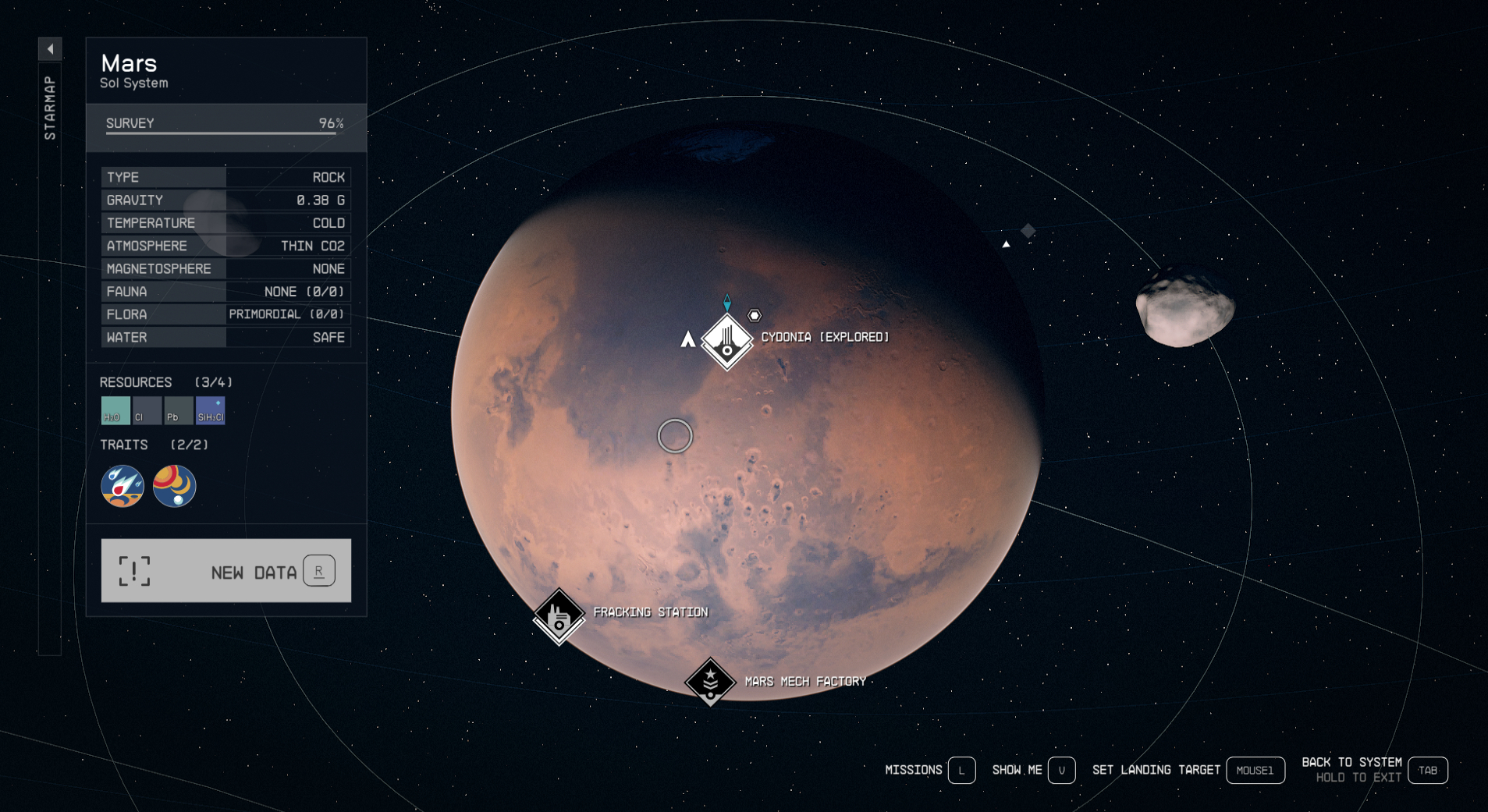Collapse the Starmap sidebar with the left arrow
Image resolution: width=1488 pixels, height=812 pixels.
pos(50,48)
